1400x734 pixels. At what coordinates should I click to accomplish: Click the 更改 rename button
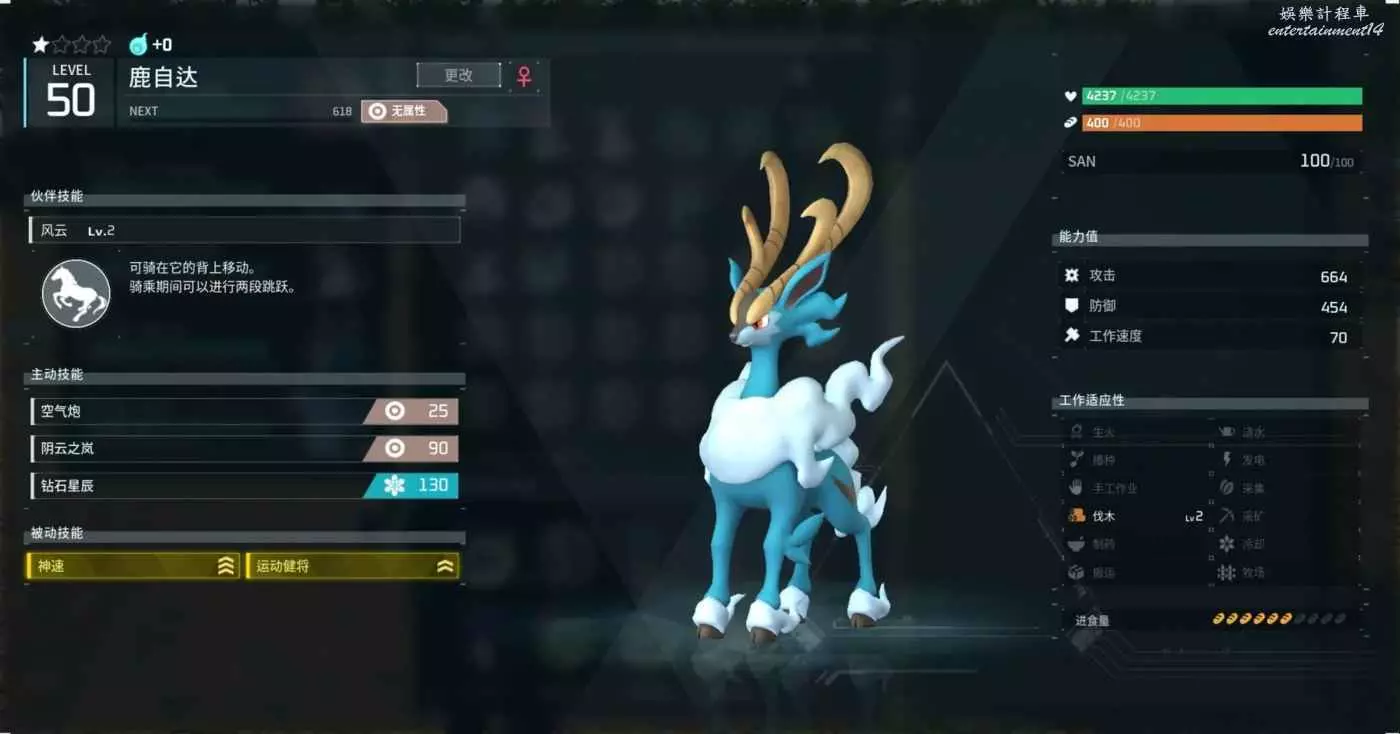459,75
